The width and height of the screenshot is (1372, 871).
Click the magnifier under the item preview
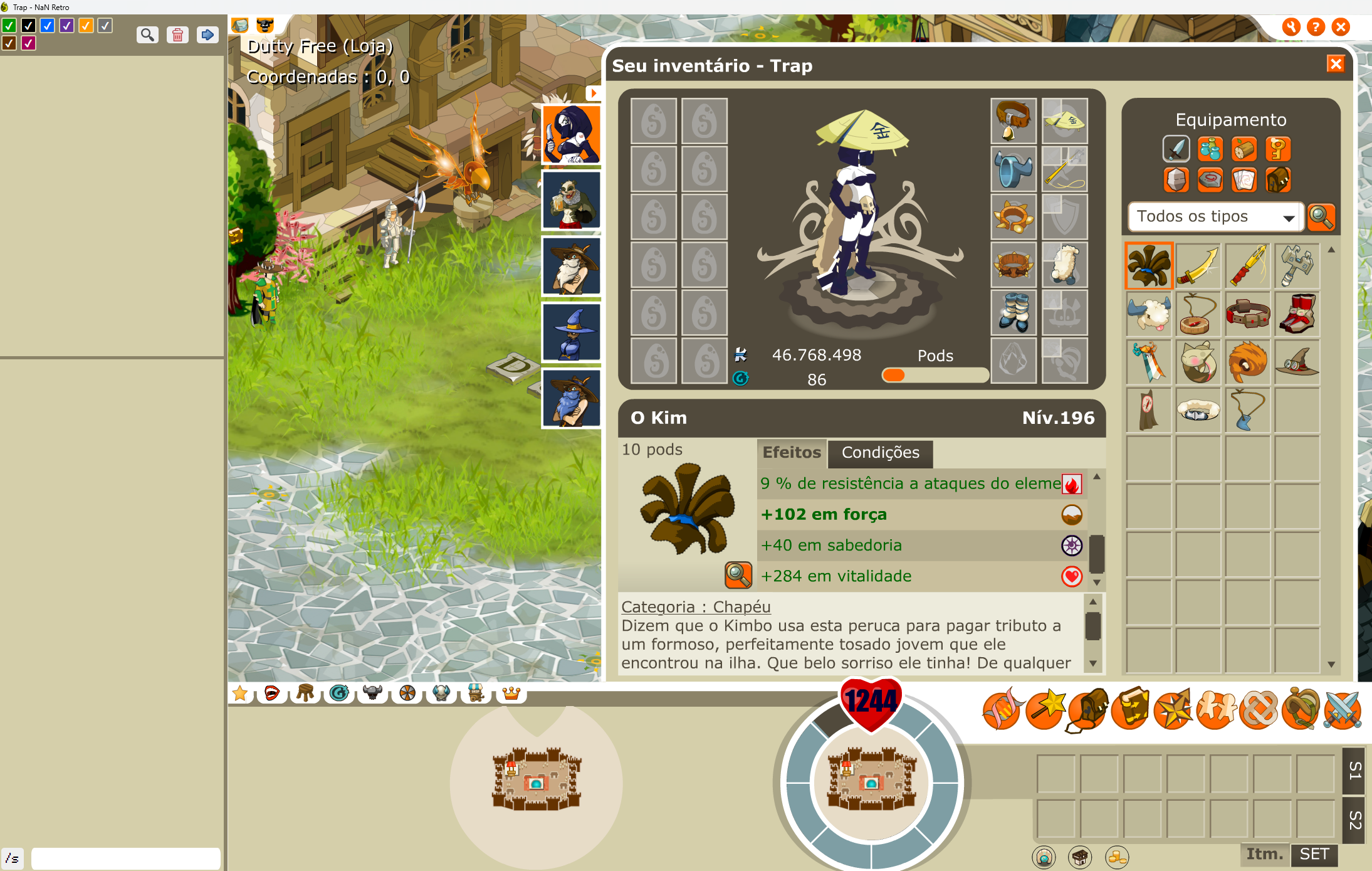tap(738, 574)
